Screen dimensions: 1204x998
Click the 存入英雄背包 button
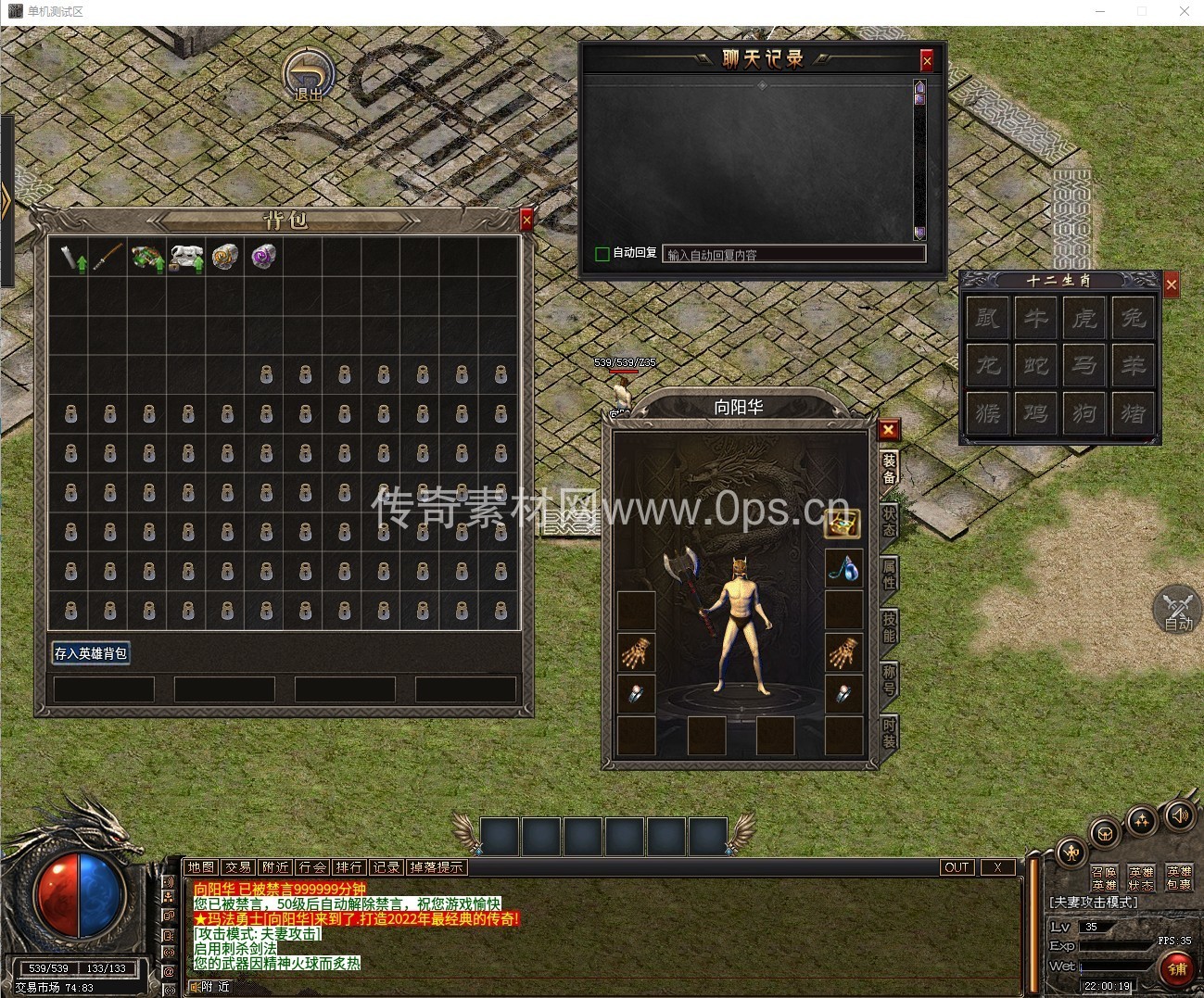tap(91, 653)
